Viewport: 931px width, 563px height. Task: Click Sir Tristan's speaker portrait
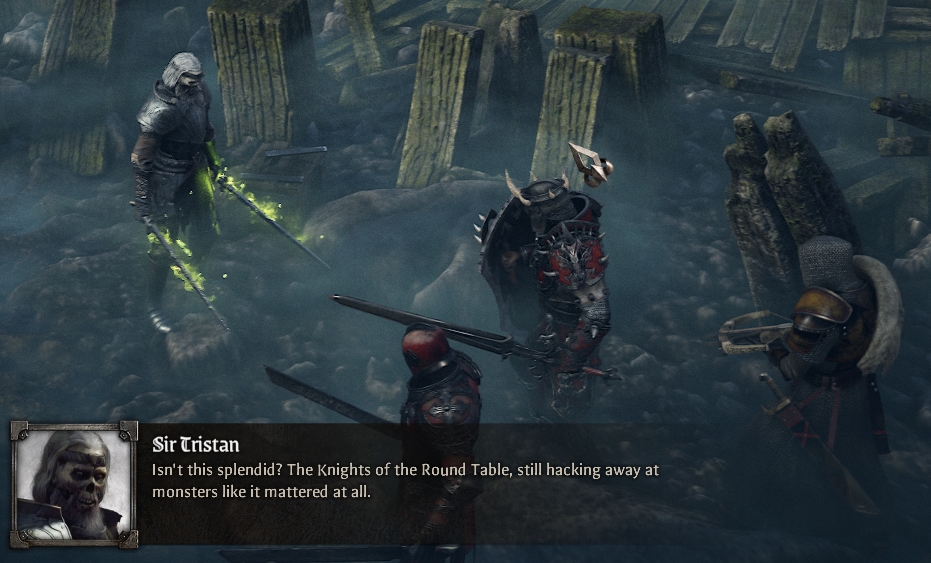coord(73,484)
